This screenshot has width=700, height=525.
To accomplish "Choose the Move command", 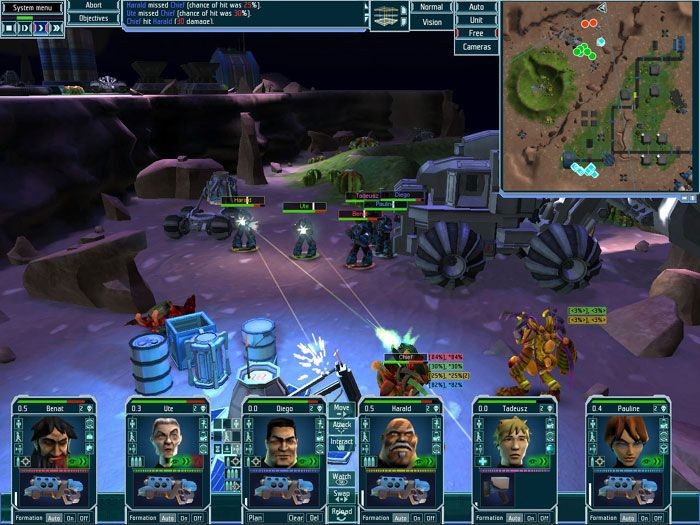I will [342, 409].
